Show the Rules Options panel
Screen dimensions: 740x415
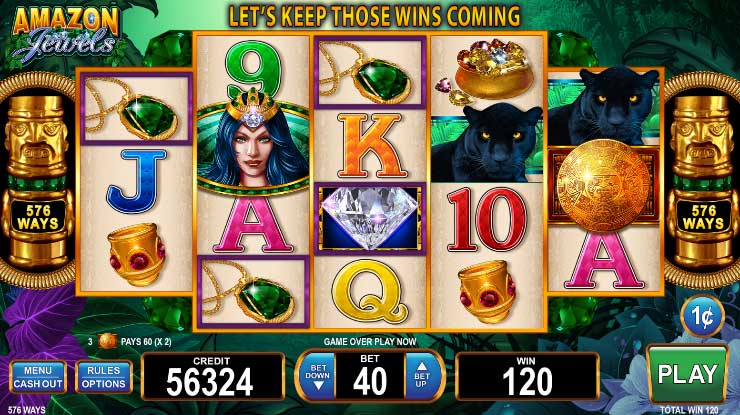(103, 376)
